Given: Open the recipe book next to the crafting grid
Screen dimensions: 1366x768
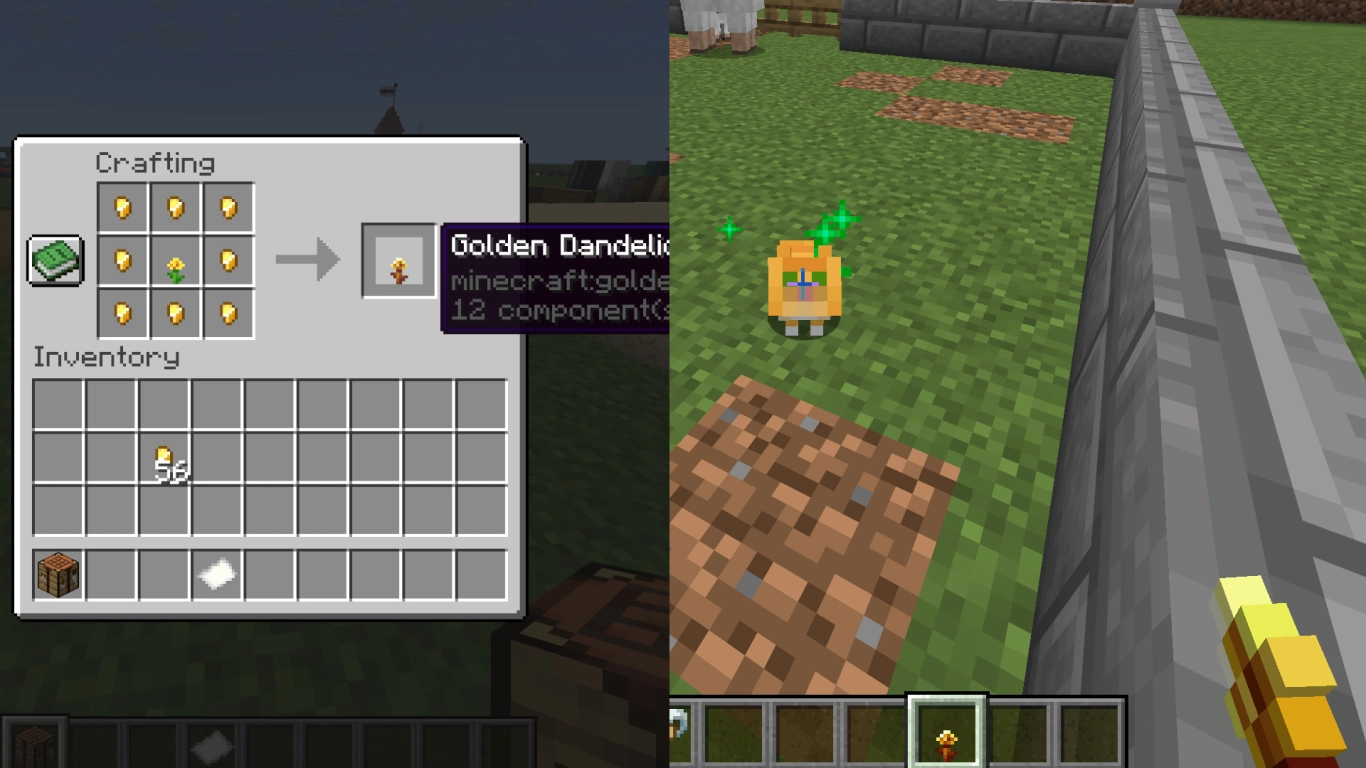Looking at the screenshot, I should 55,262.
